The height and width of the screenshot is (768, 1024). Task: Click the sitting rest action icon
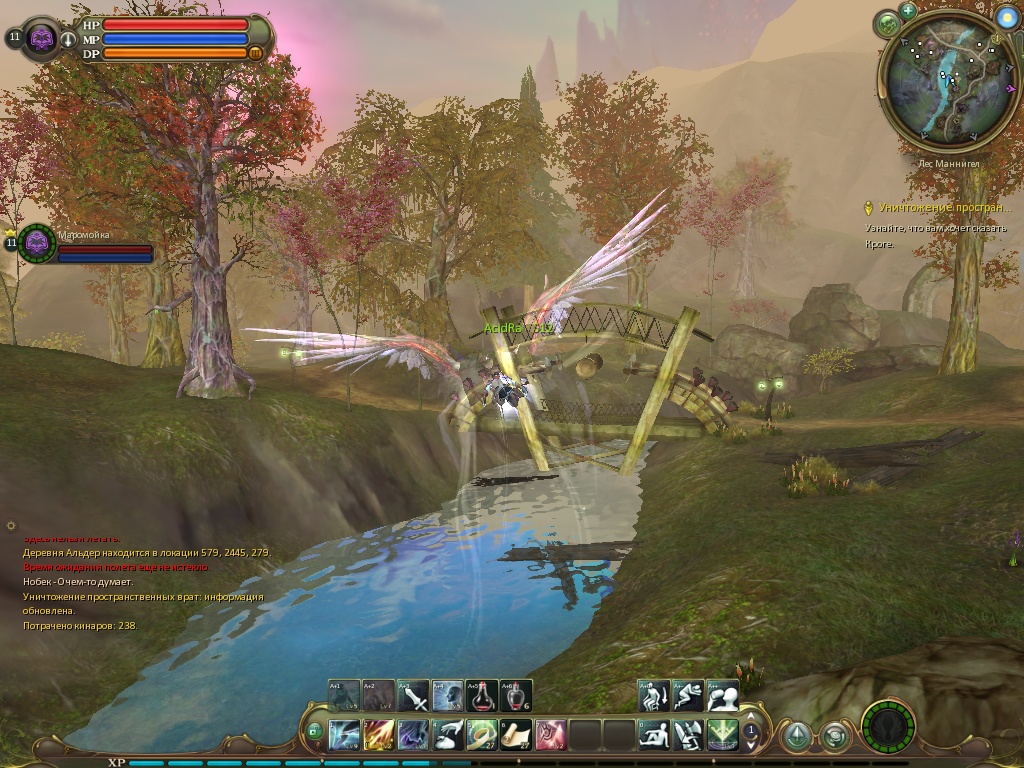click(x=654, y=735)
